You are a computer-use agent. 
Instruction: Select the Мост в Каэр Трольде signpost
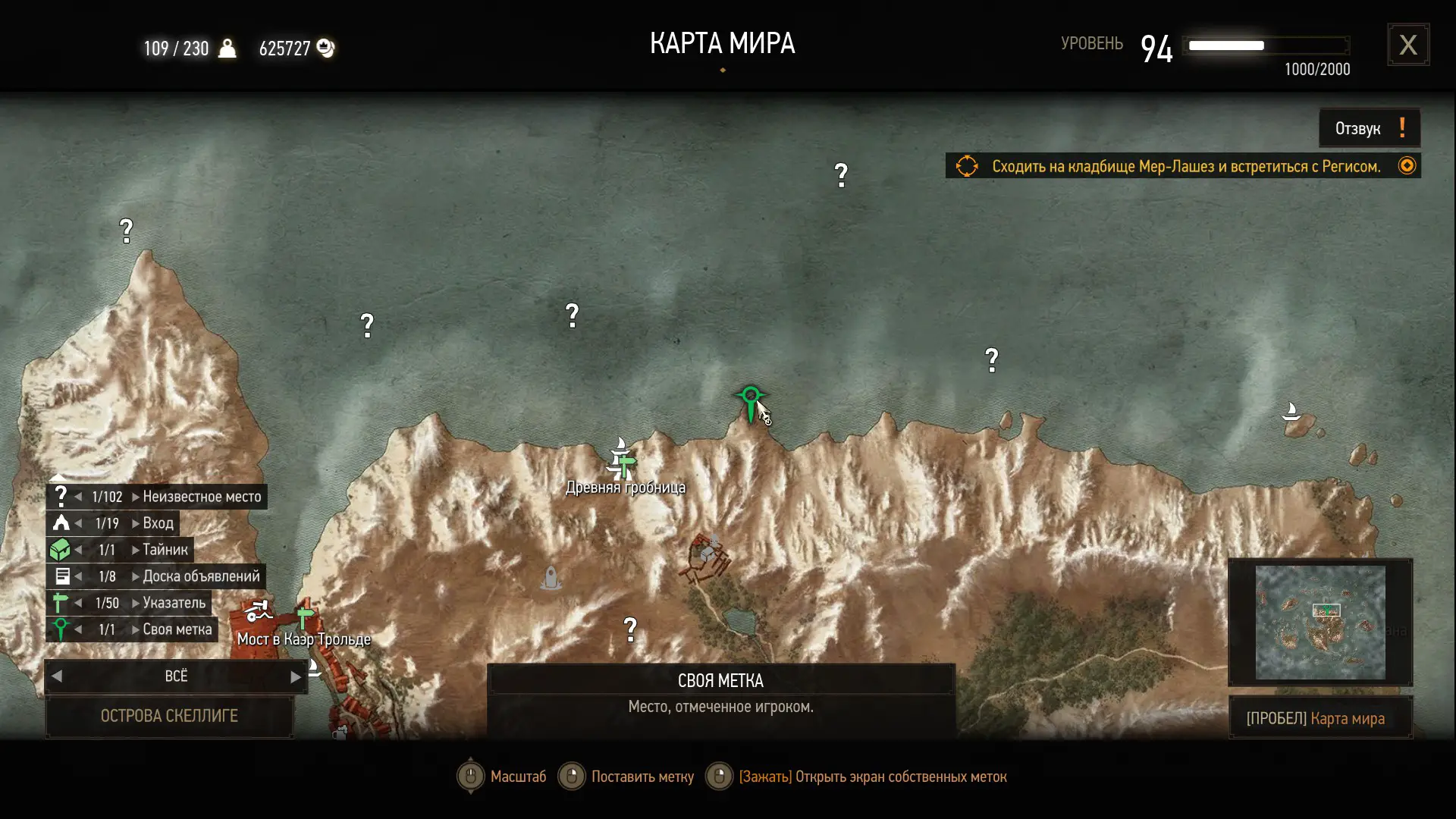pyautogui.click(x=305, y=617)
